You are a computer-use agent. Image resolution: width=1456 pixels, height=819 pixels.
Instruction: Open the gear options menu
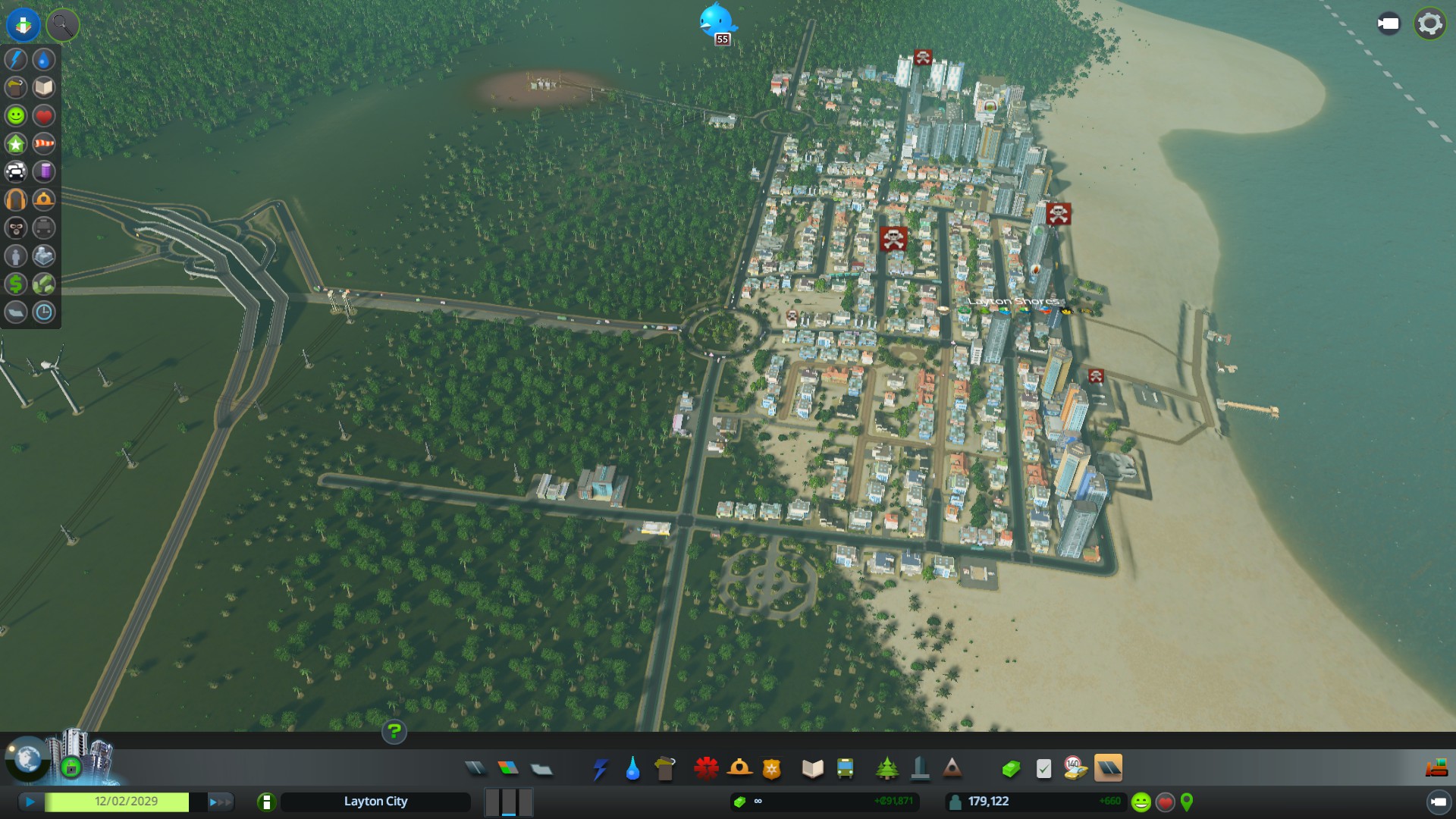(1429, 24)
